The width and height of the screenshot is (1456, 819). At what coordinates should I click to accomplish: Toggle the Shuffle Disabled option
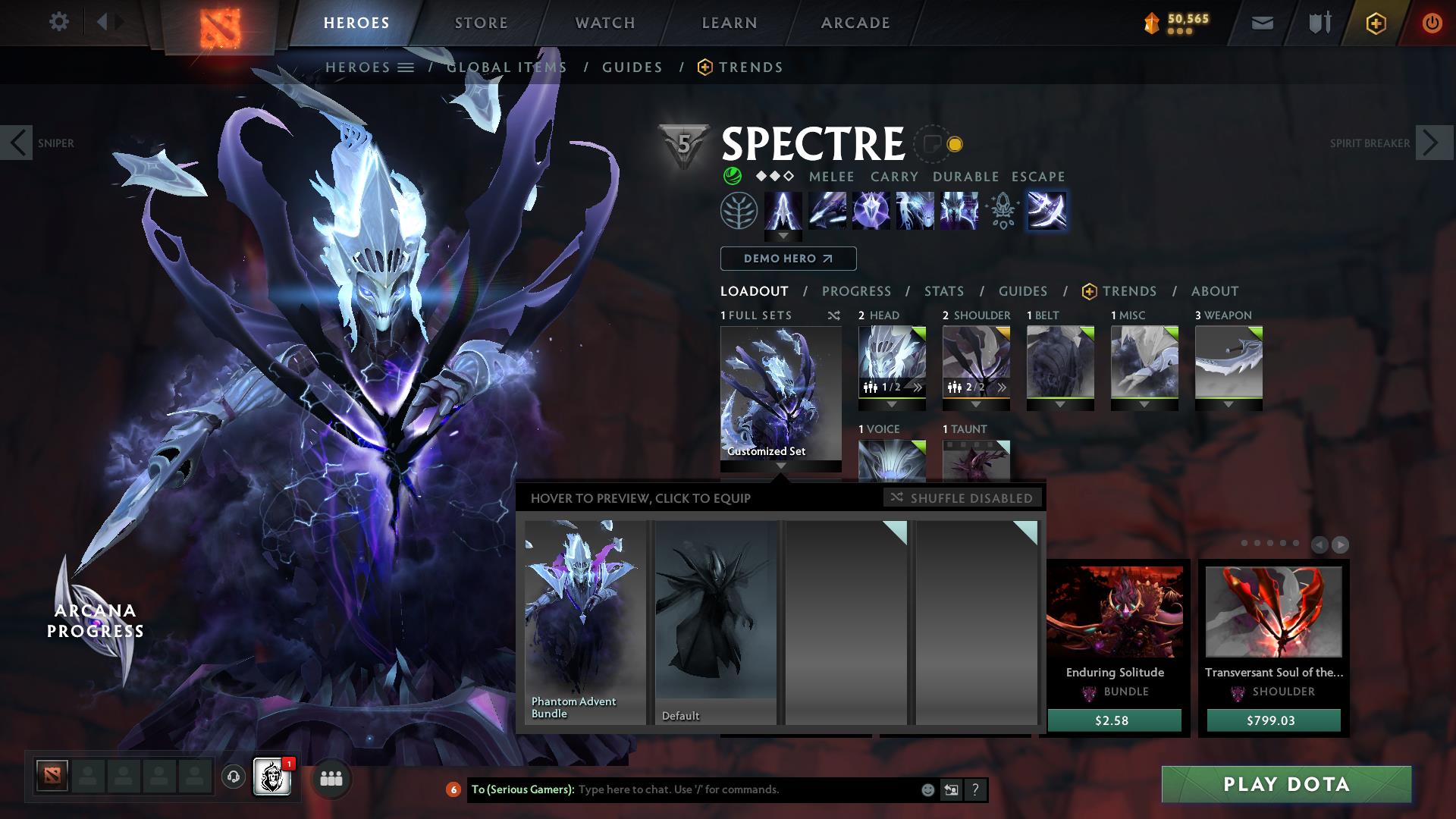pos(963,498)
